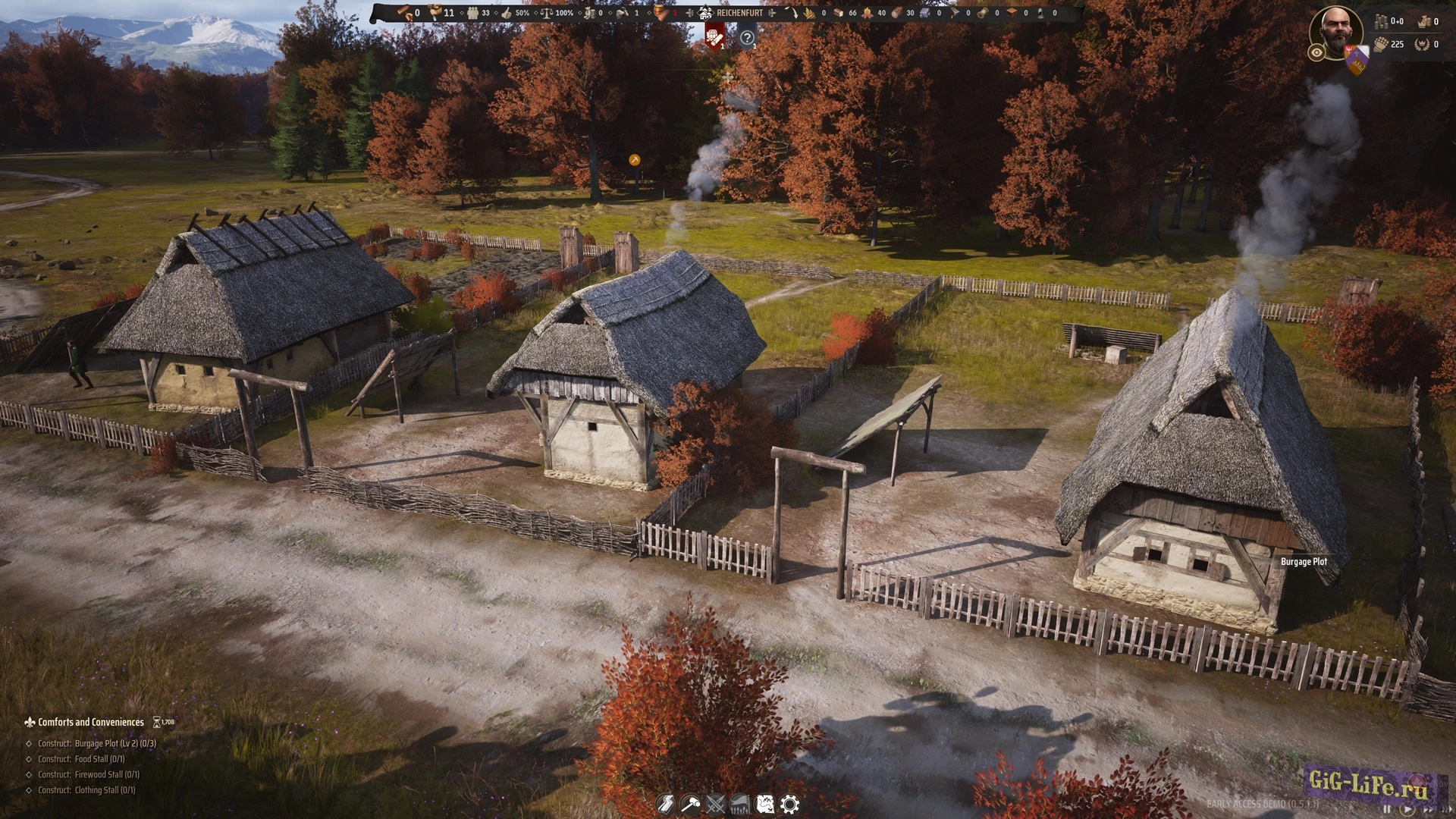Click the lord portrait
This screenshot has height=819, width=1456.
click(1336, 30)
